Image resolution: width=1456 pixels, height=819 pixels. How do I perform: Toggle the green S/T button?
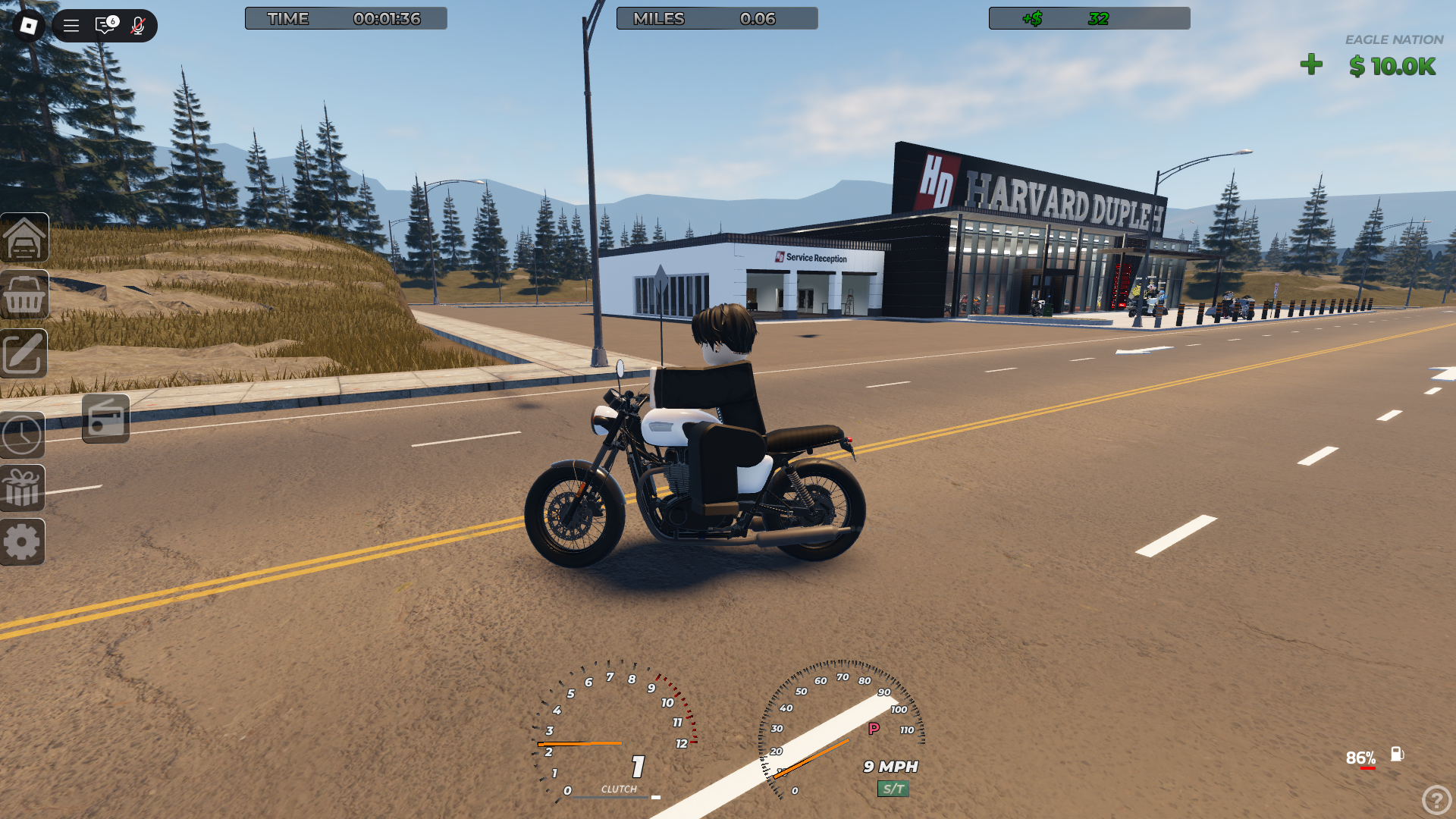893,789
